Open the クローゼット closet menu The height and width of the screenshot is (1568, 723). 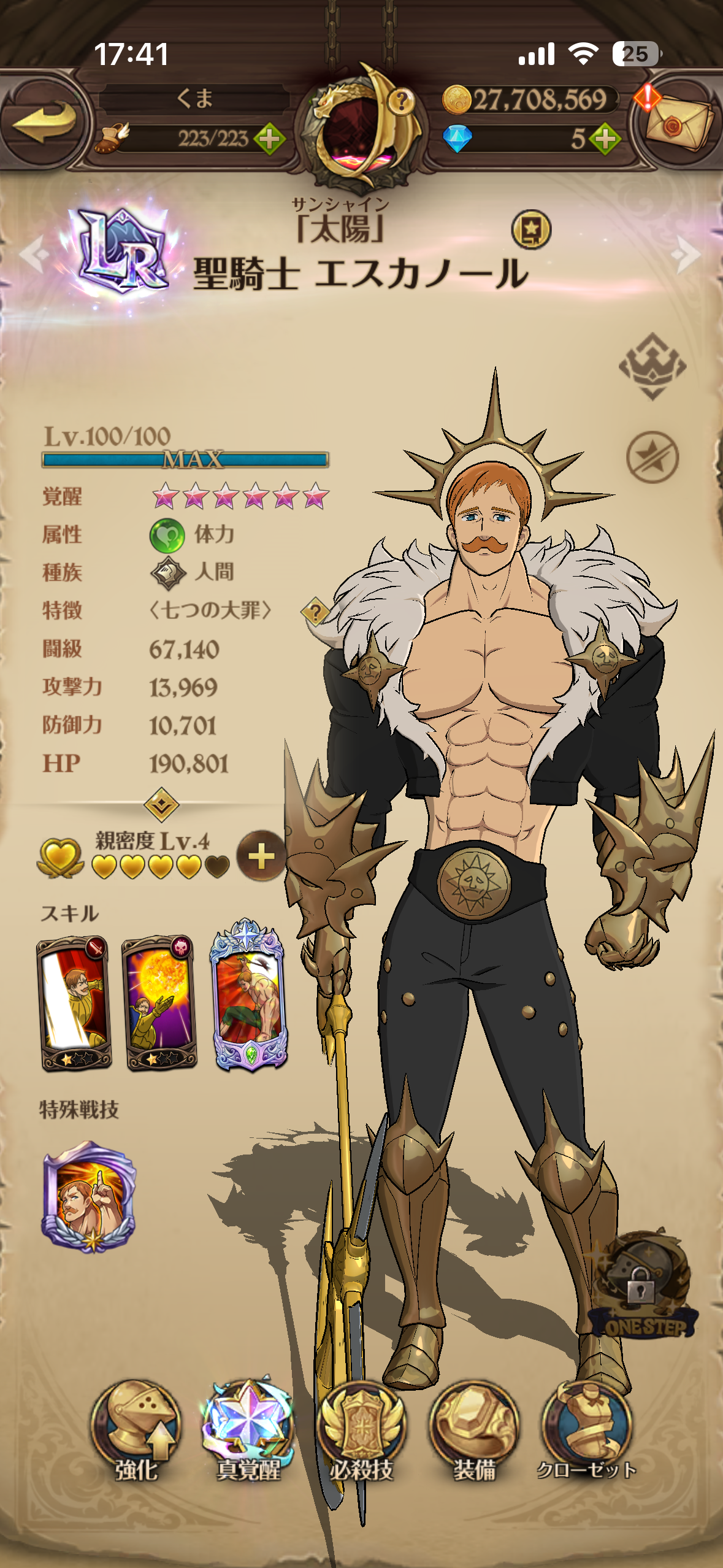[586, 1429]
